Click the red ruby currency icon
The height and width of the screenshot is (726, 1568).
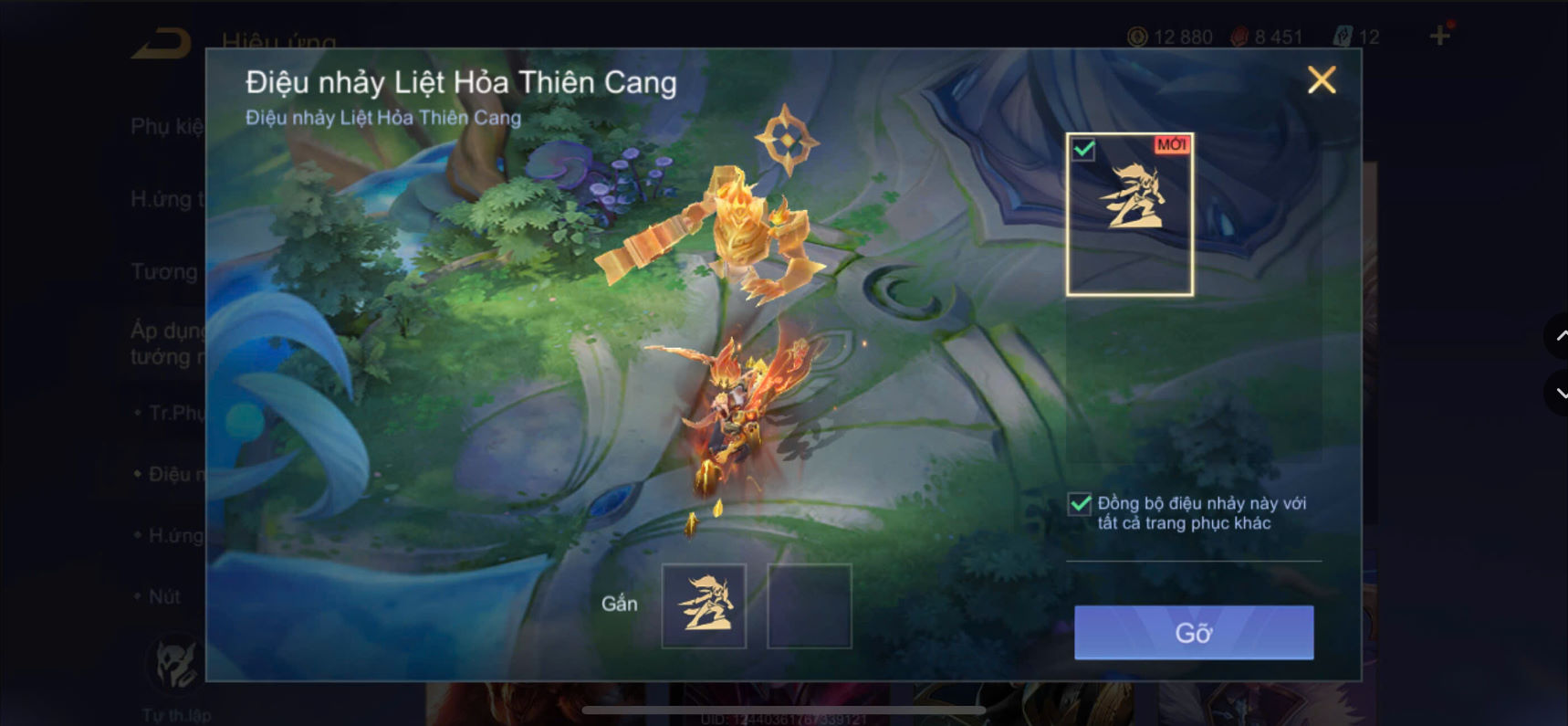click(x=1241, y=37)
